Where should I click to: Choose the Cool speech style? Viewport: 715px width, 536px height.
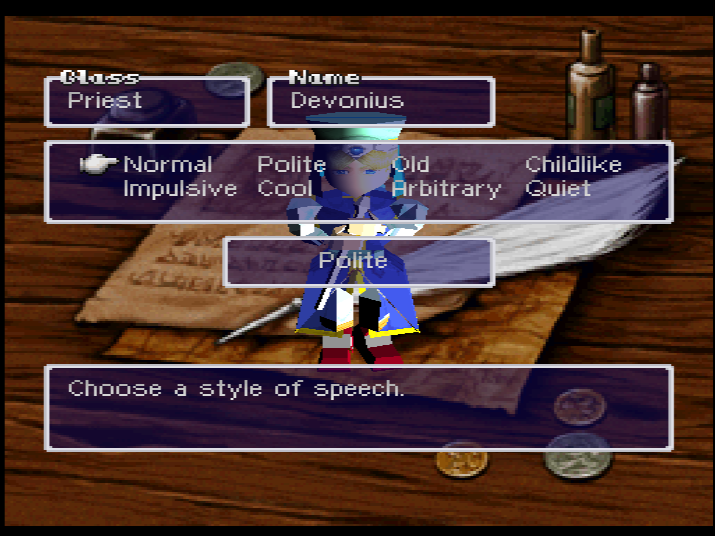(285, 189)
